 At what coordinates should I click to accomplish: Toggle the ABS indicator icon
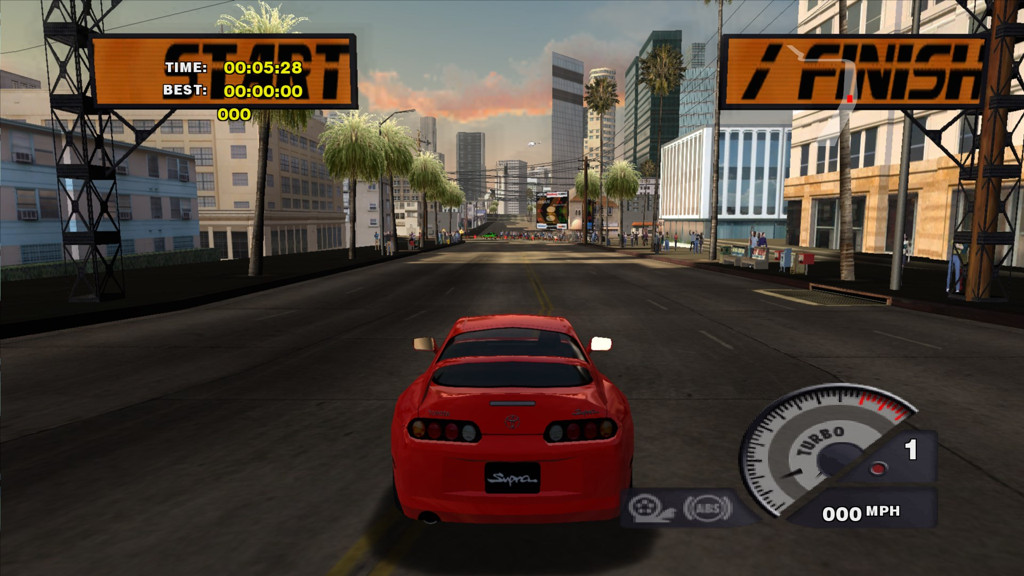(706, 508)
